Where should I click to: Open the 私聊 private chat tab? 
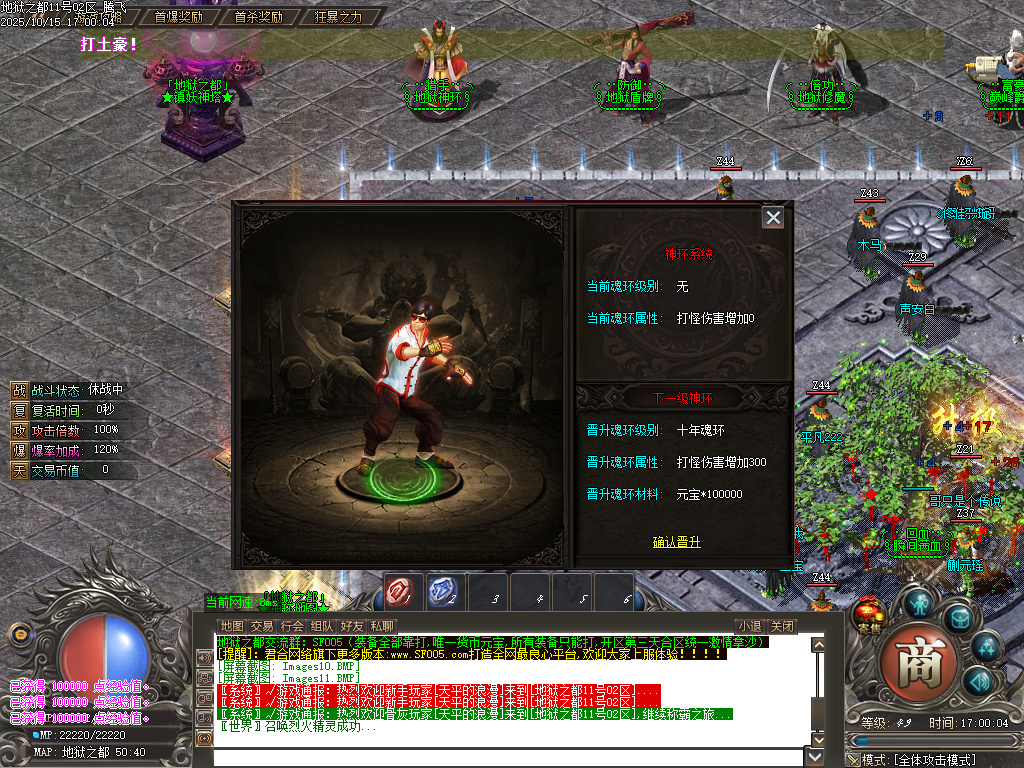[382, 626]
